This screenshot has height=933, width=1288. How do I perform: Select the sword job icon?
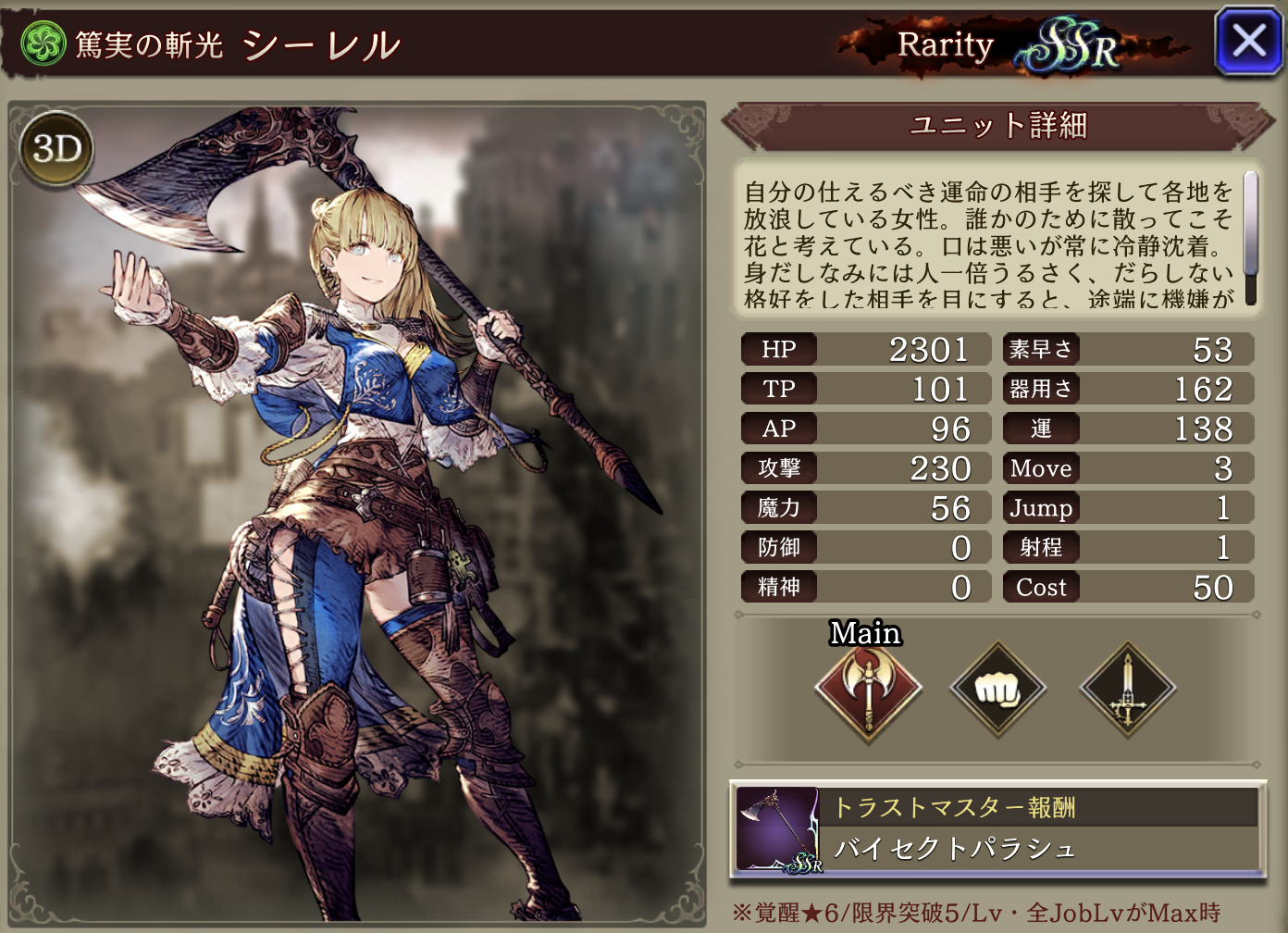(x=1127, y=690)
